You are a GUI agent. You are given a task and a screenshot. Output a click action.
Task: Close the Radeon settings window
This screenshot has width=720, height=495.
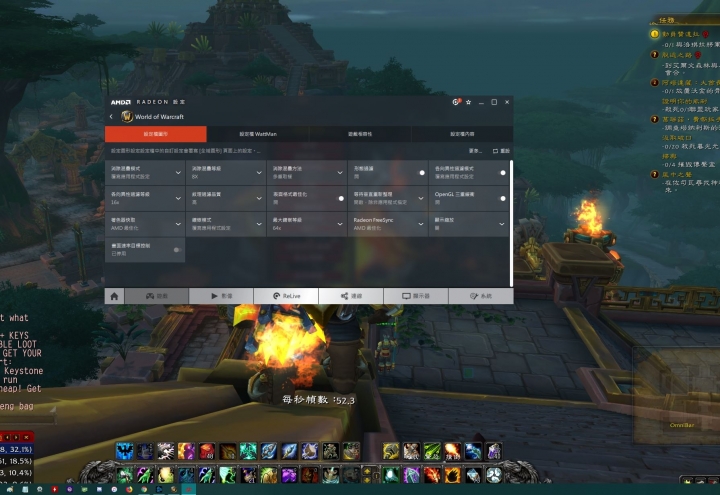[506, 102]
